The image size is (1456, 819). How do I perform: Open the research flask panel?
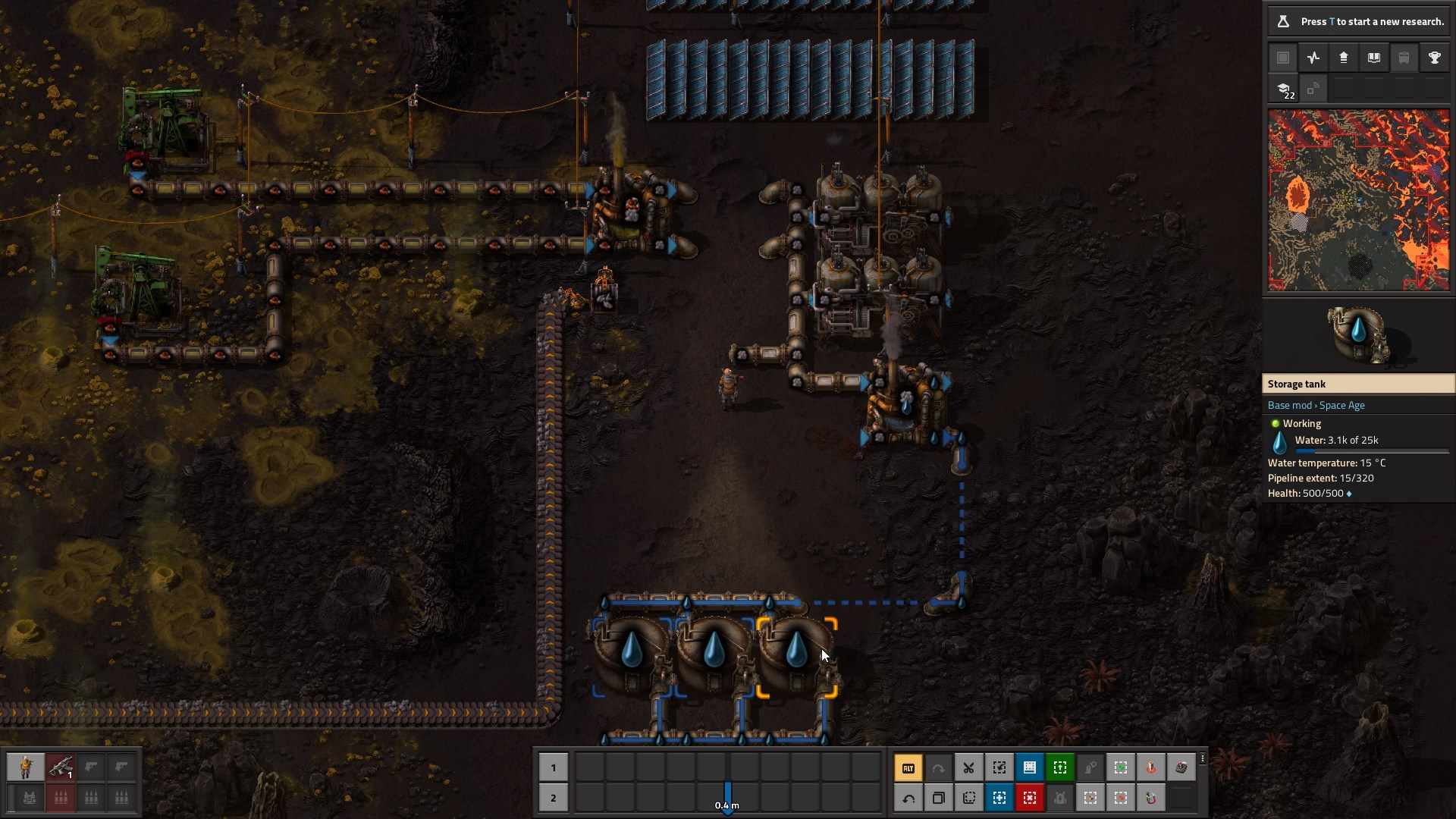(1283, 21)
